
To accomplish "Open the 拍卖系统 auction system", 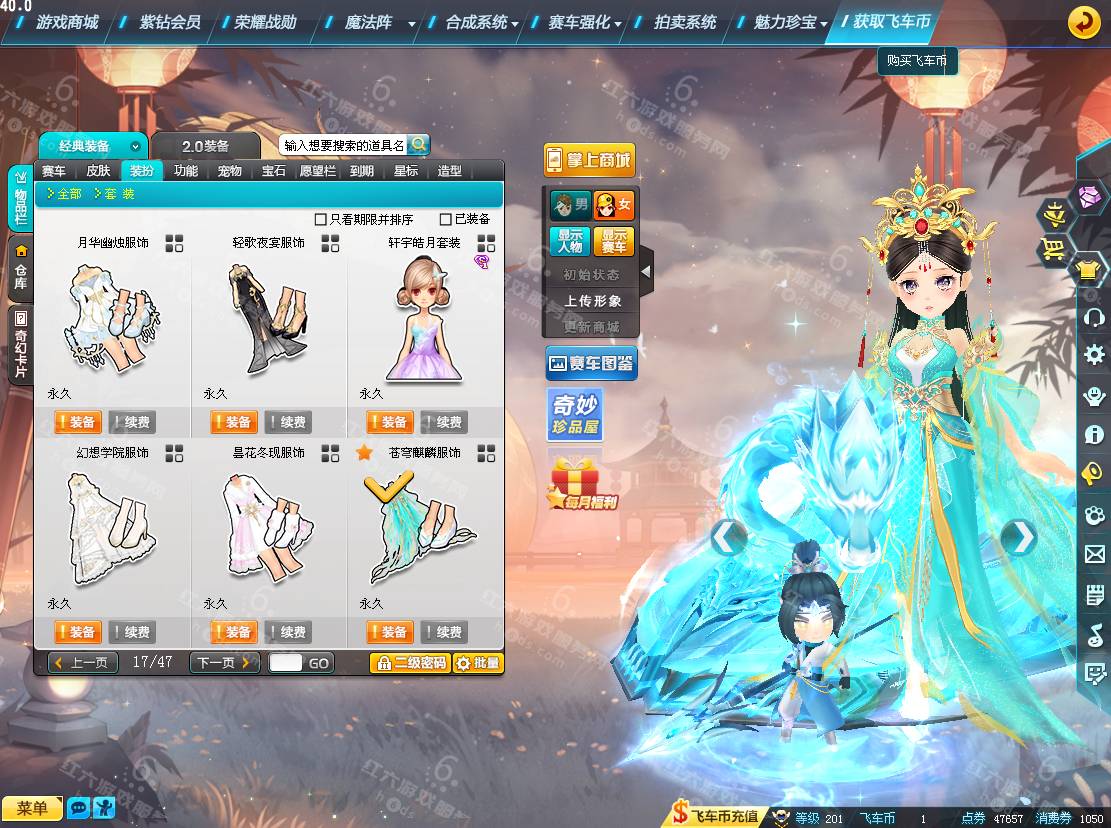I will tap(685, 22).
